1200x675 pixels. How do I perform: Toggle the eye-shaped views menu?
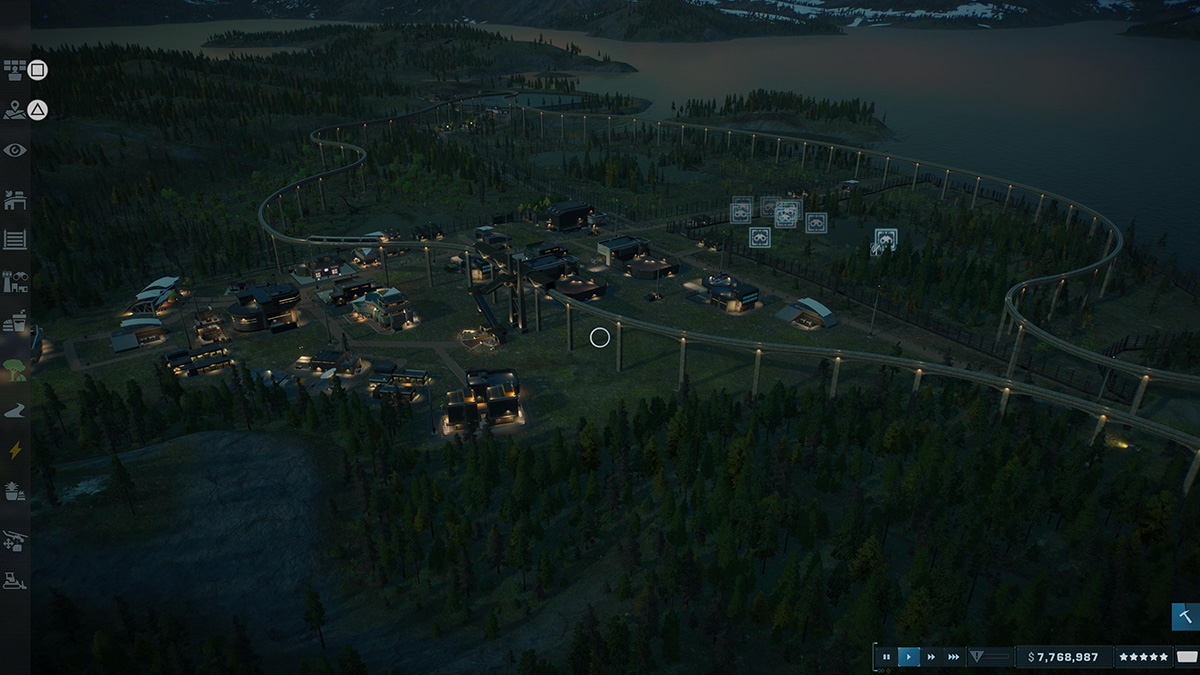click(15, 150)
